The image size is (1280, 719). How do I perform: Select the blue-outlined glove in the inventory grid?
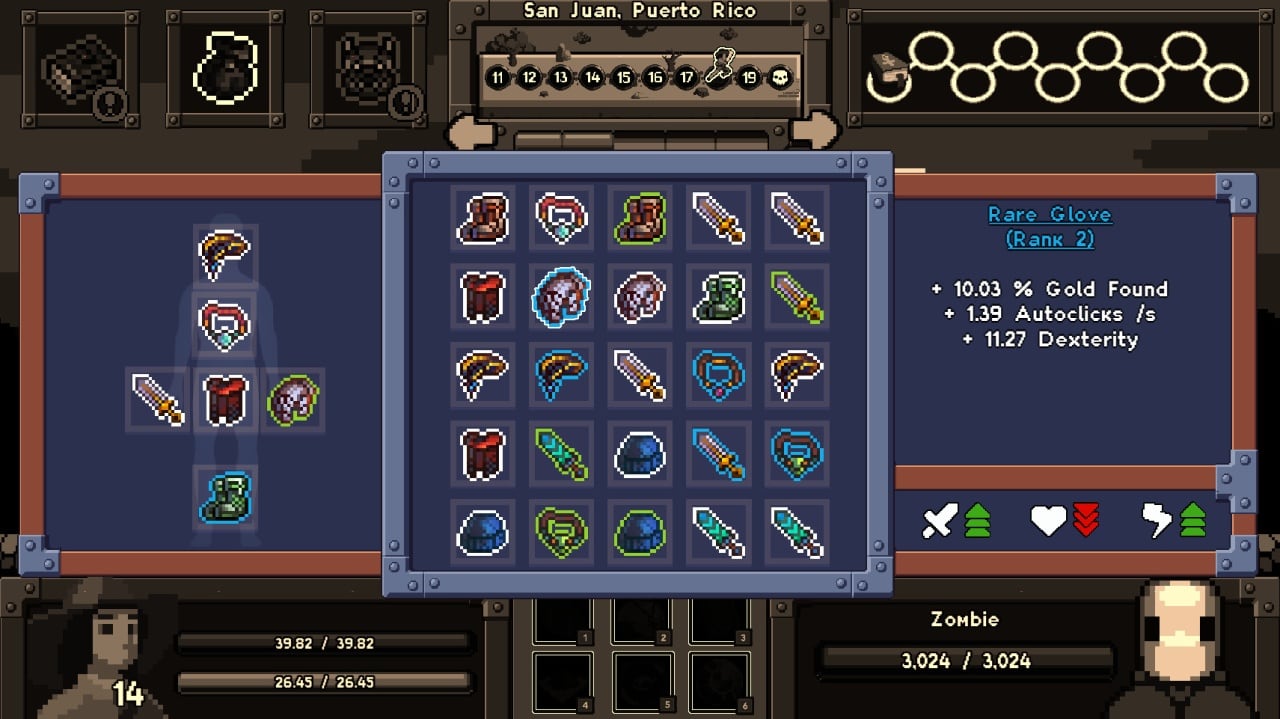(x=562, y=296)
